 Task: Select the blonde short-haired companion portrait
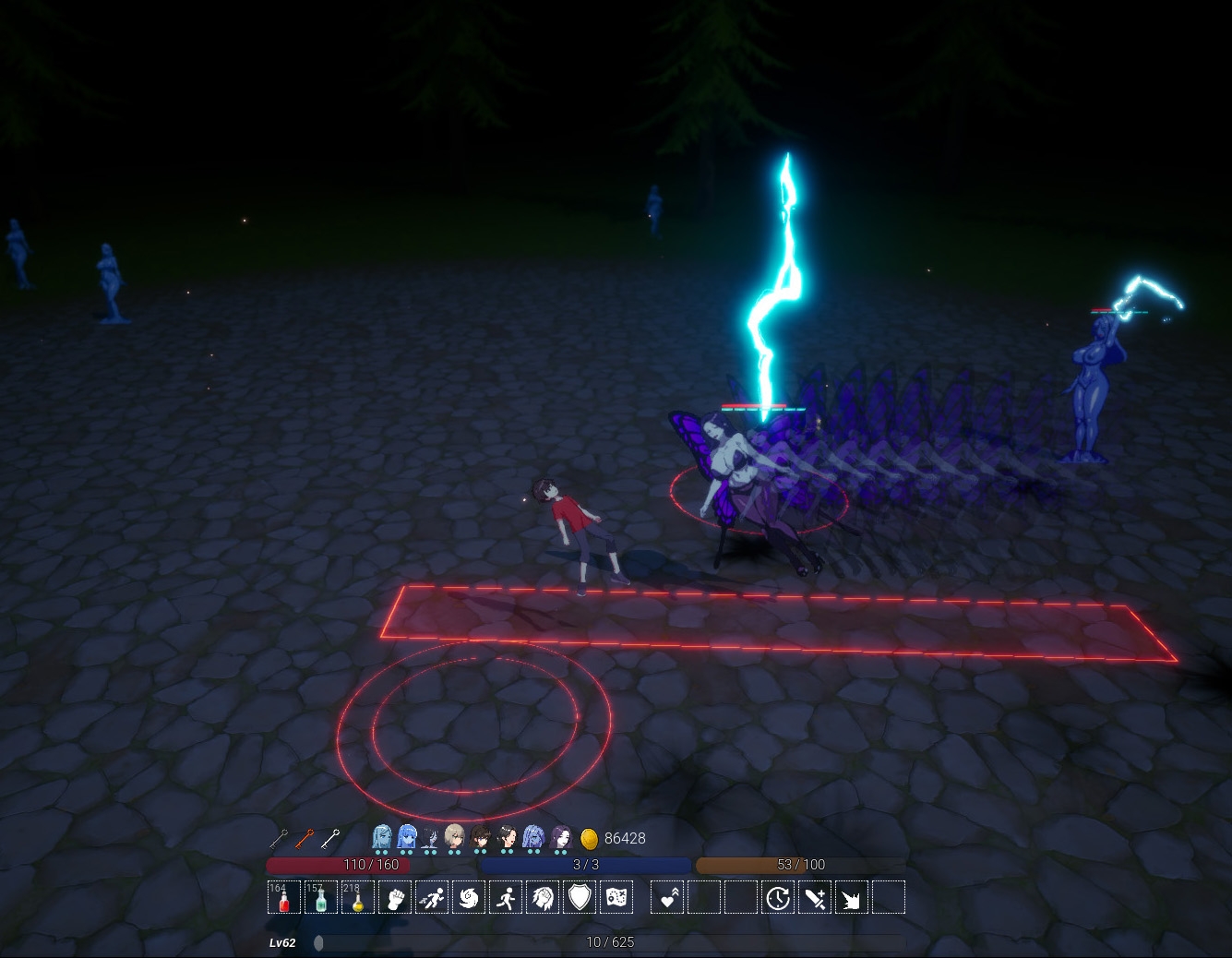point(455,837)
